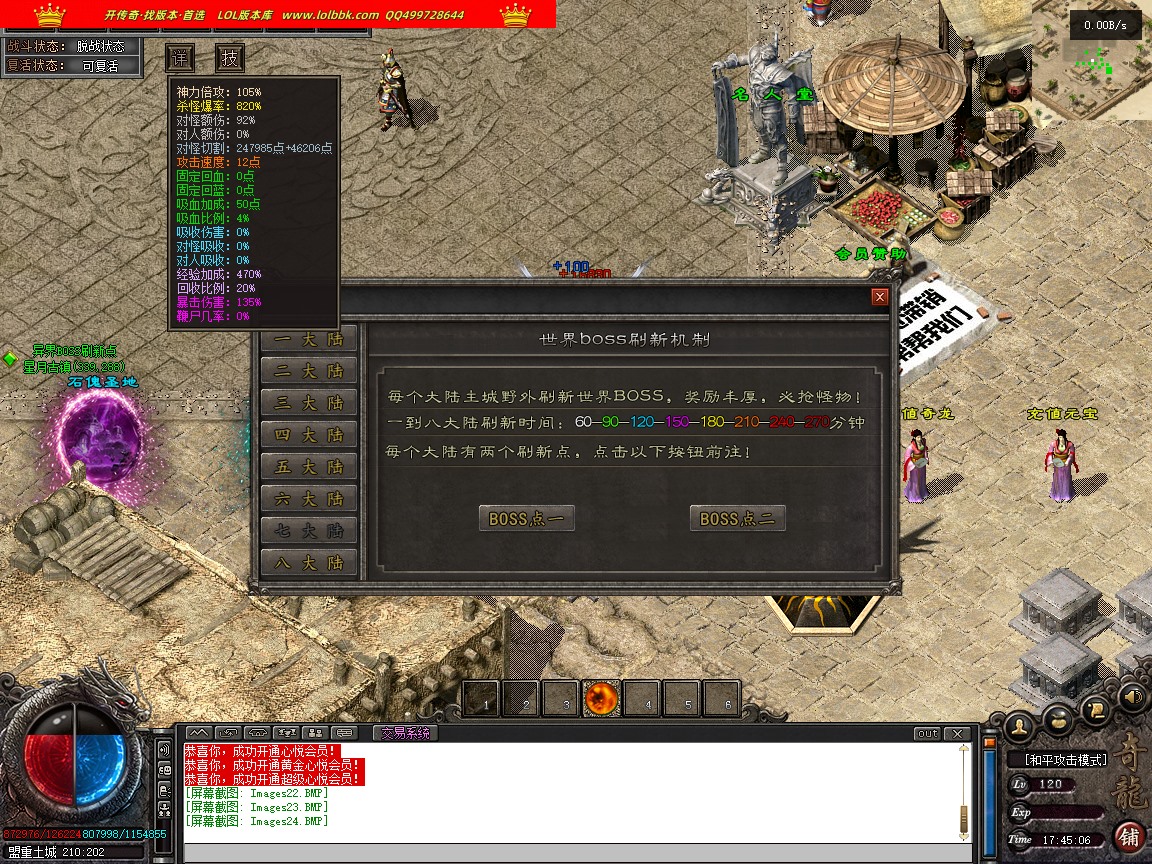
Task: Open the 交易系统 trade system tab
Action: (403, 733)
